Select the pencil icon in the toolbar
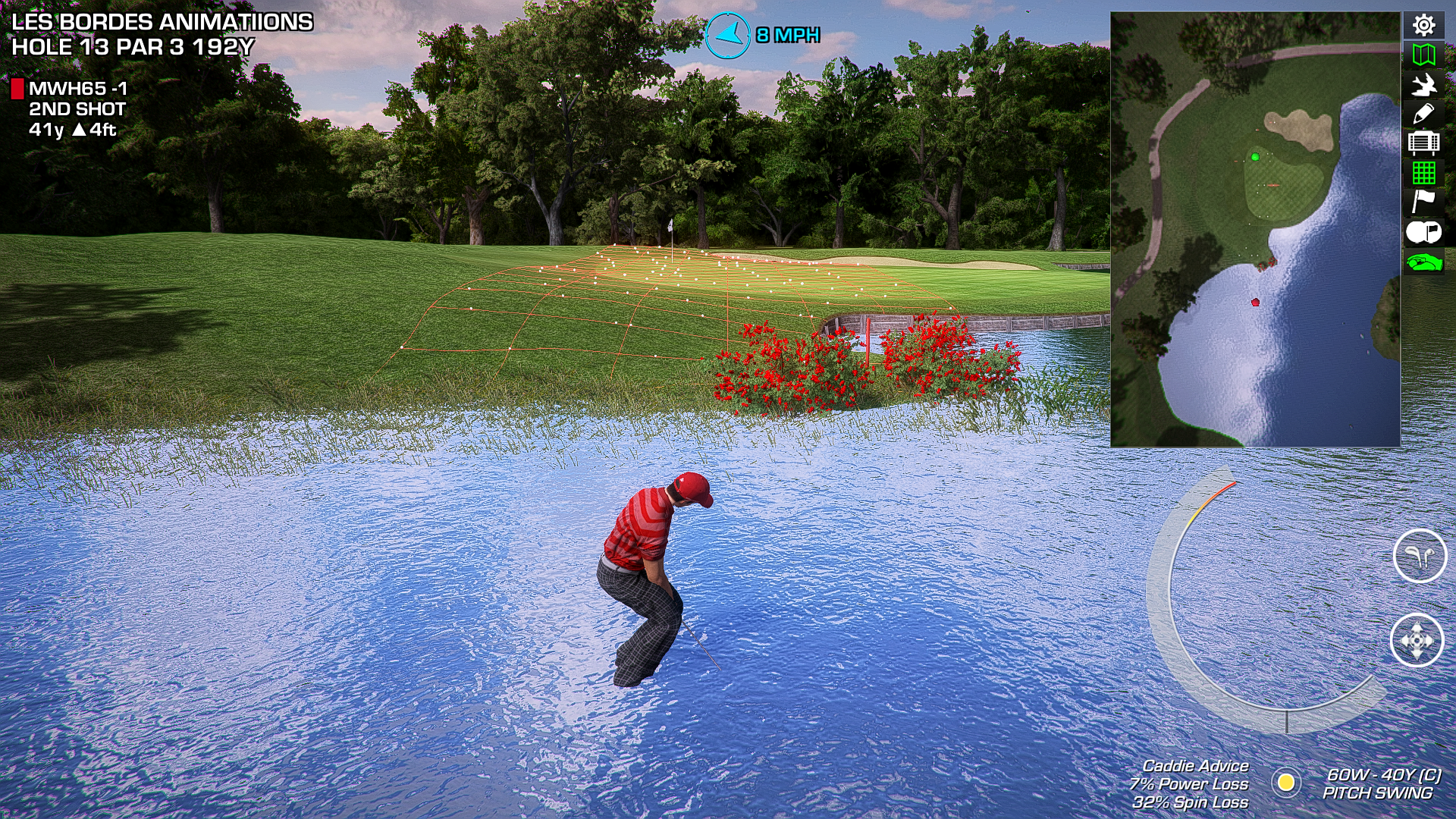The height and width of the screenshot is (819, 1456). pos(1423,114)
